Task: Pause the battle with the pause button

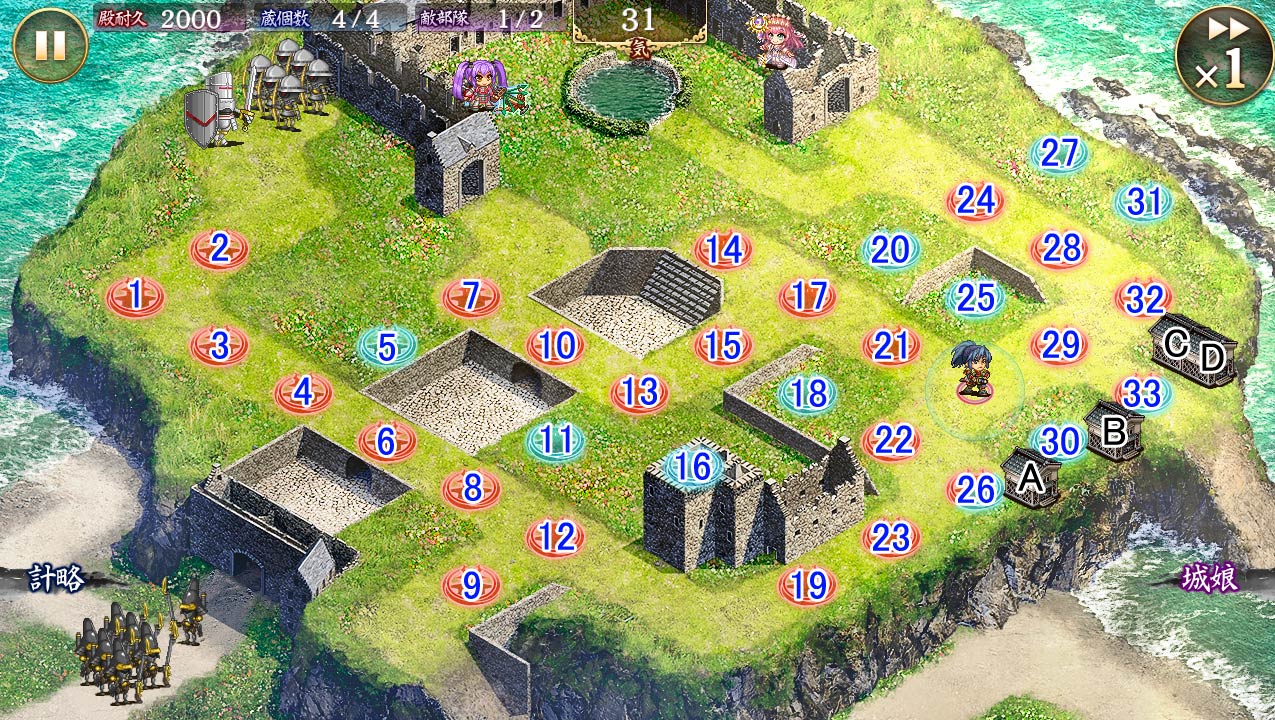Action: click(x=50, y=45)
